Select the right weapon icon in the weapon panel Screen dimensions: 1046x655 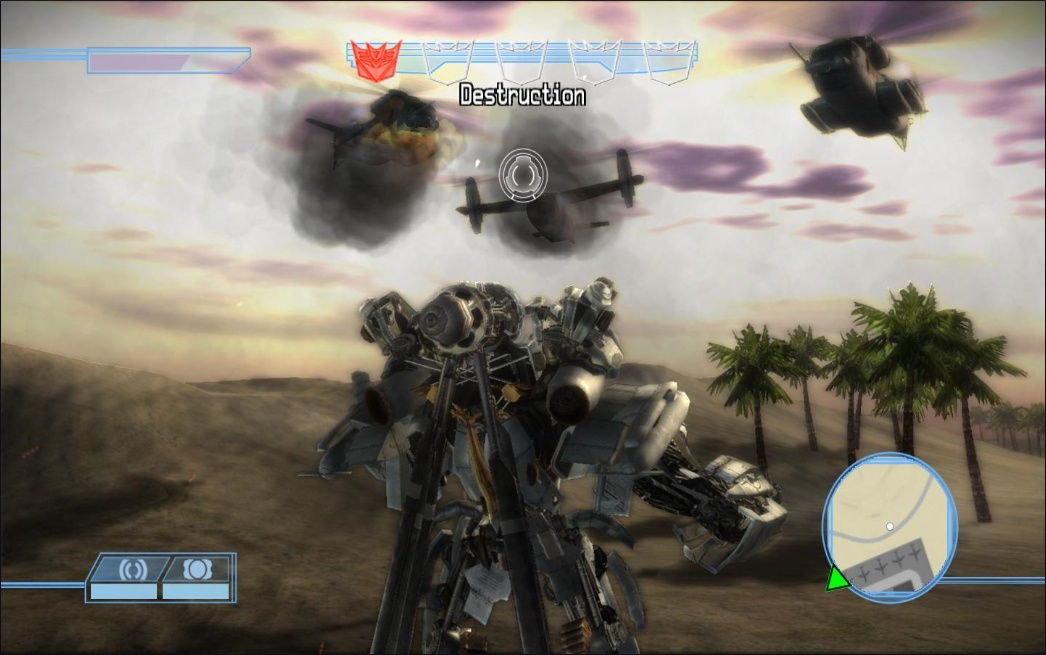tap(196, 569)
